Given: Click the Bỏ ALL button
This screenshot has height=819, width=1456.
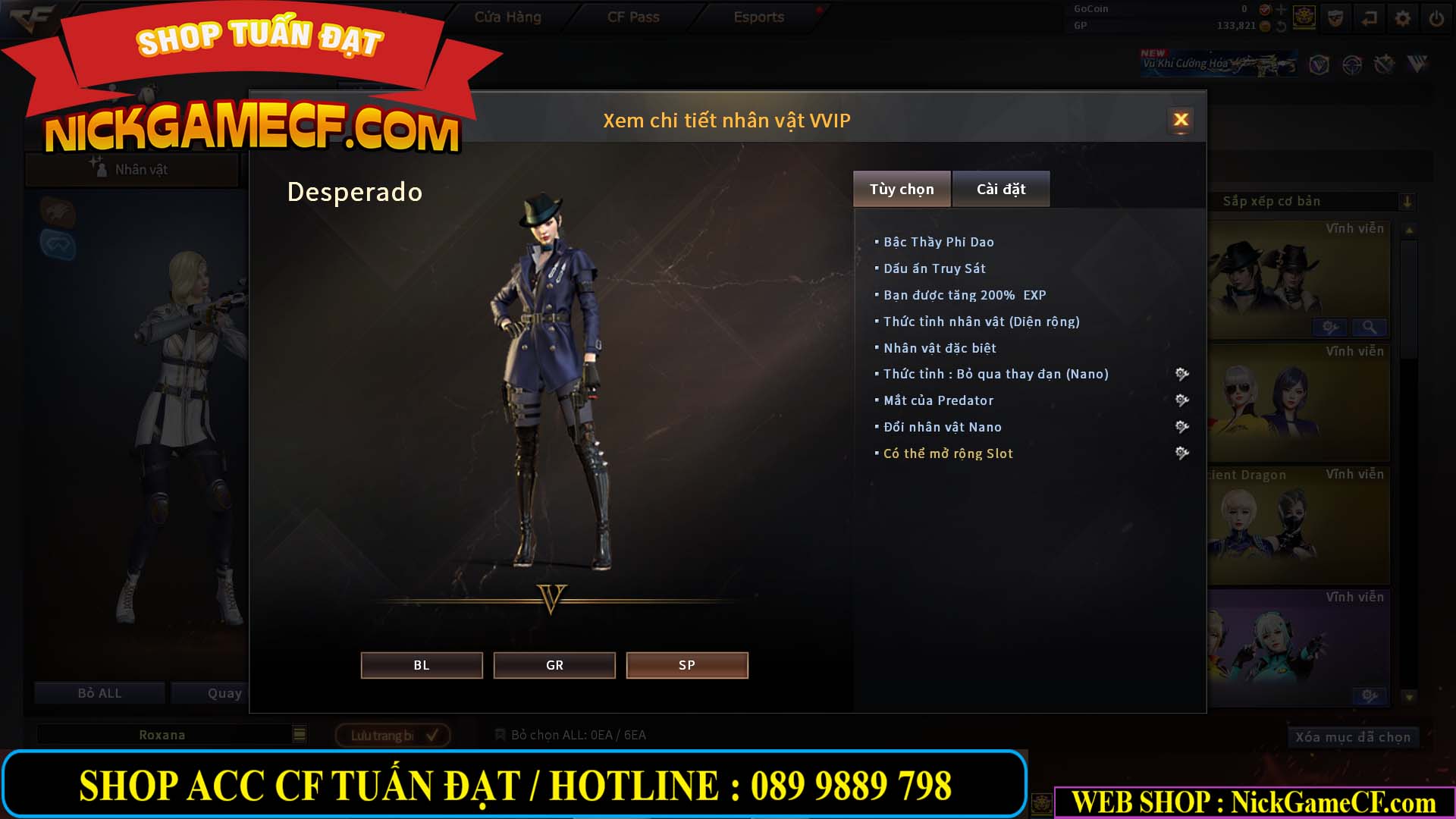Looking at the screenshot, I should (x=99, y=692).
